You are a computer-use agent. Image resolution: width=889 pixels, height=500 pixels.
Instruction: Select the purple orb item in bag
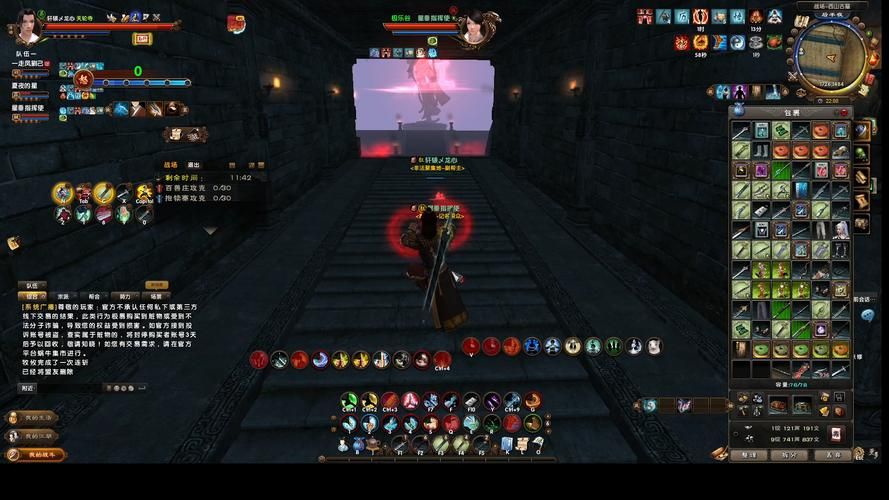pyautogui.click(x=820, y=330)
